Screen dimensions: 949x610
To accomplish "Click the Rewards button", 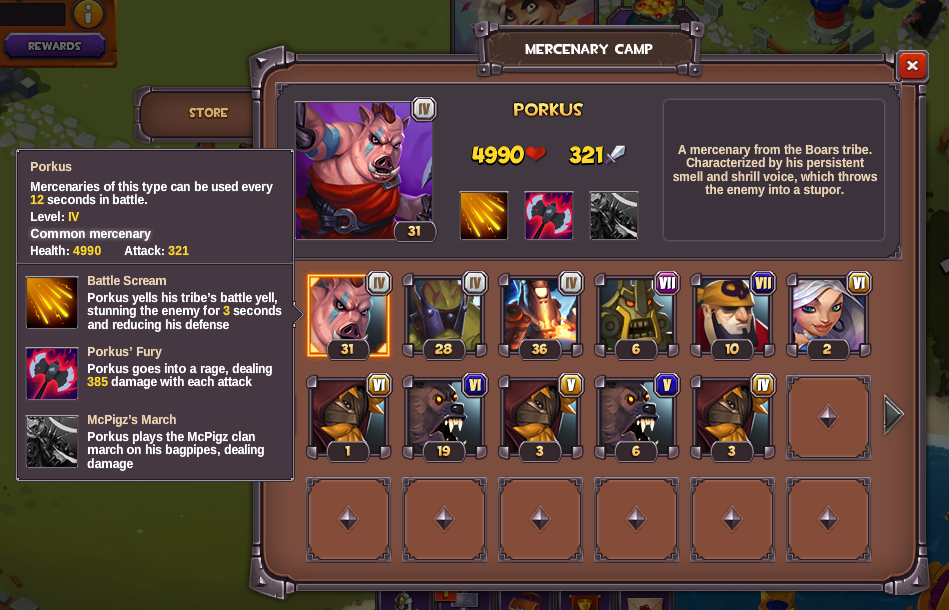I will 55,46.
